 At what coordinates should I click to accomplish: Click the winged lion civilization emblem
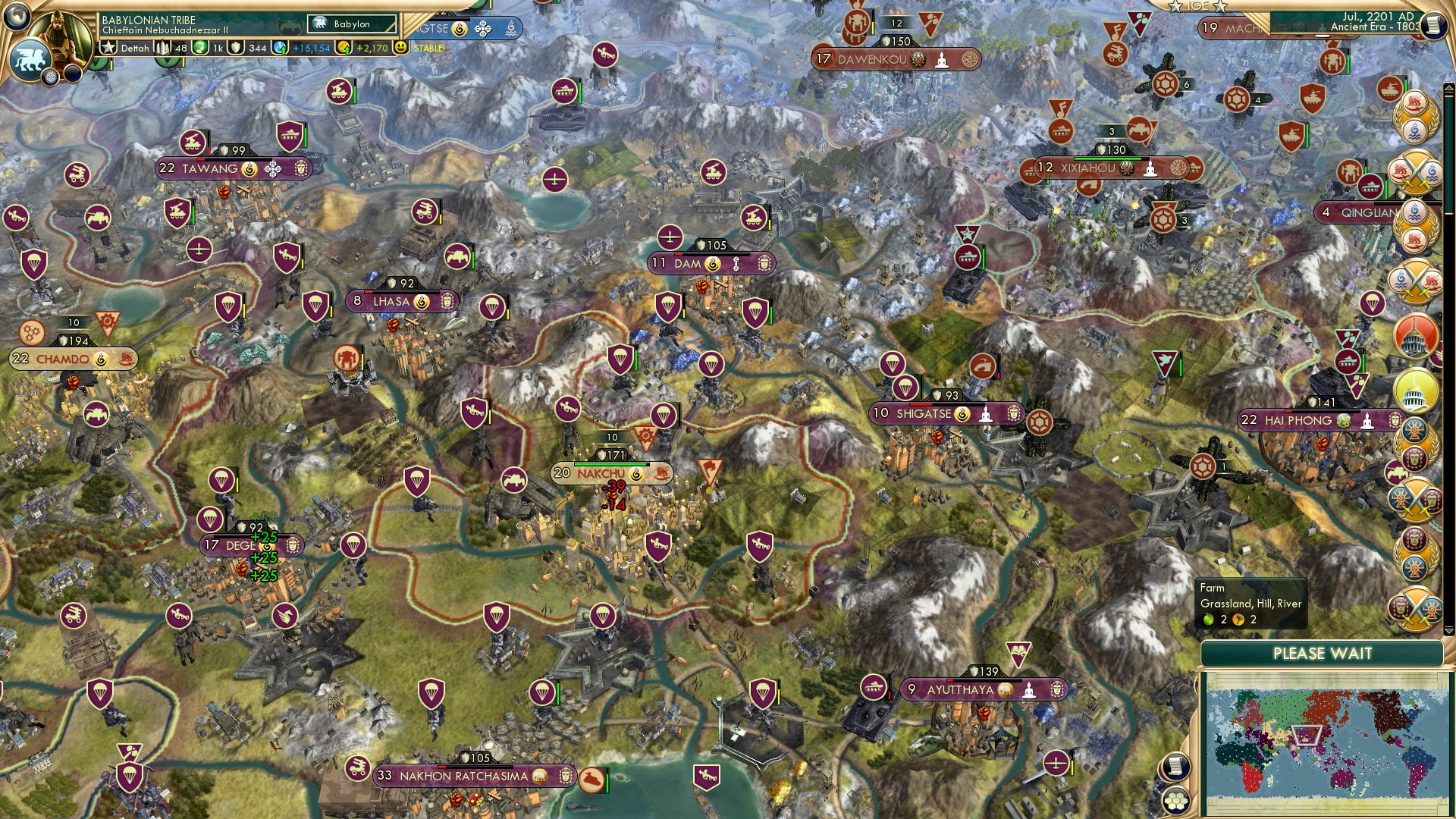pos(29,61)
